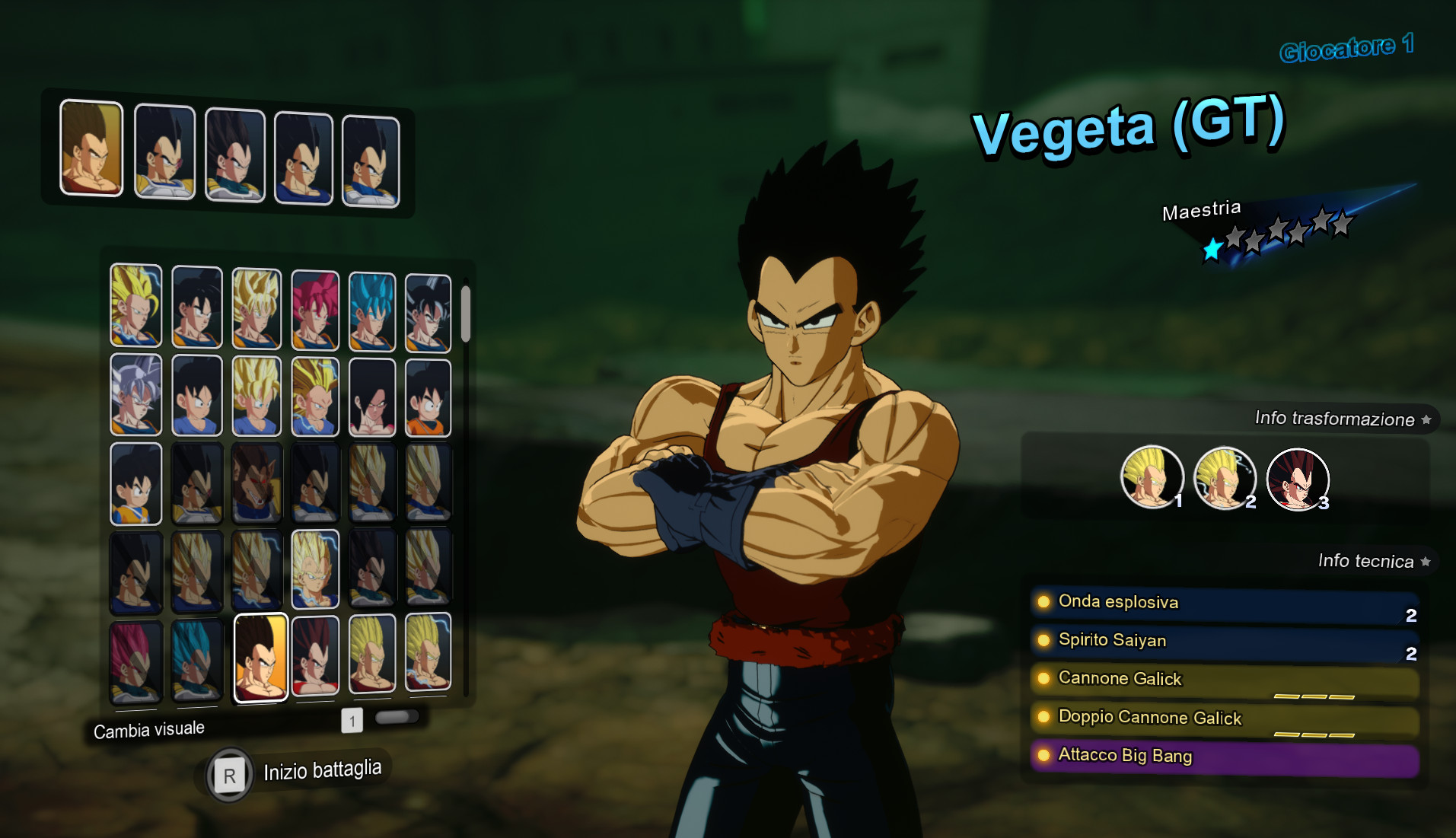1456x838 pixels.
Task: Click the Onda esplosiva skill orb icon
Action: (x=1044, y=602)
